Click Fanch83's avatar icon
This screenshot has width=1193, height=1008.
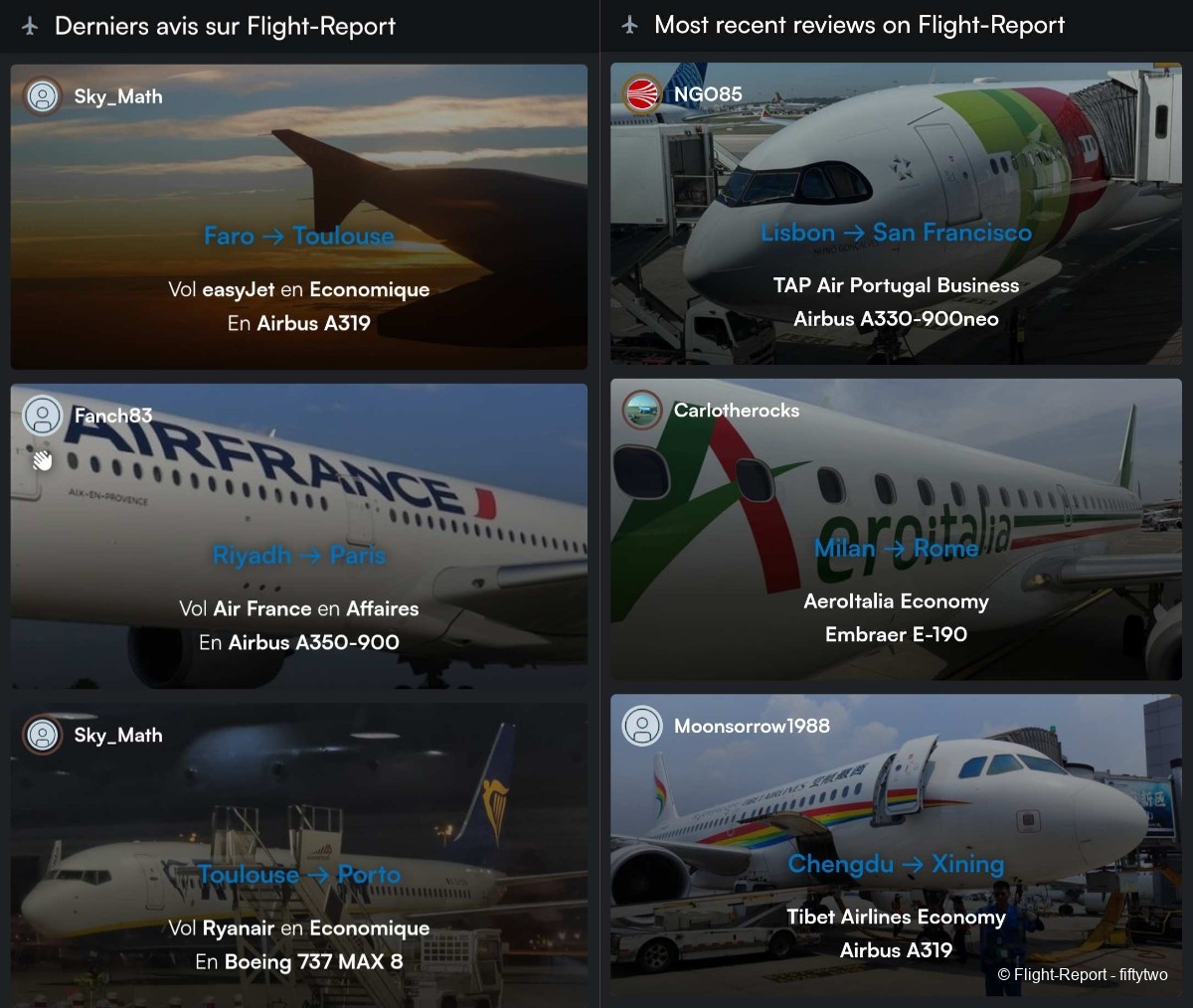pos(43,416)
